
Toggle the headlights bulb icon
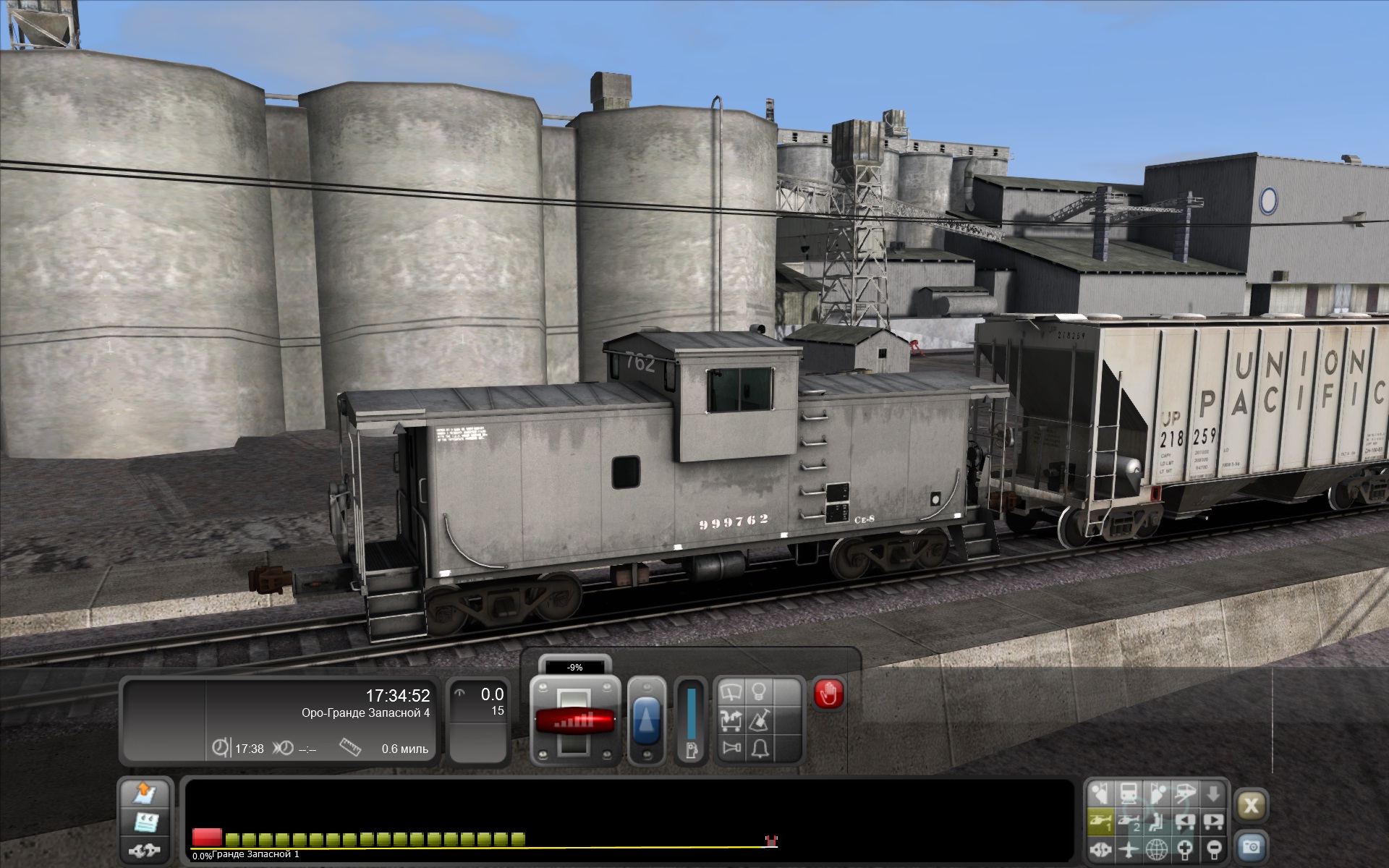tap(759, 692)
